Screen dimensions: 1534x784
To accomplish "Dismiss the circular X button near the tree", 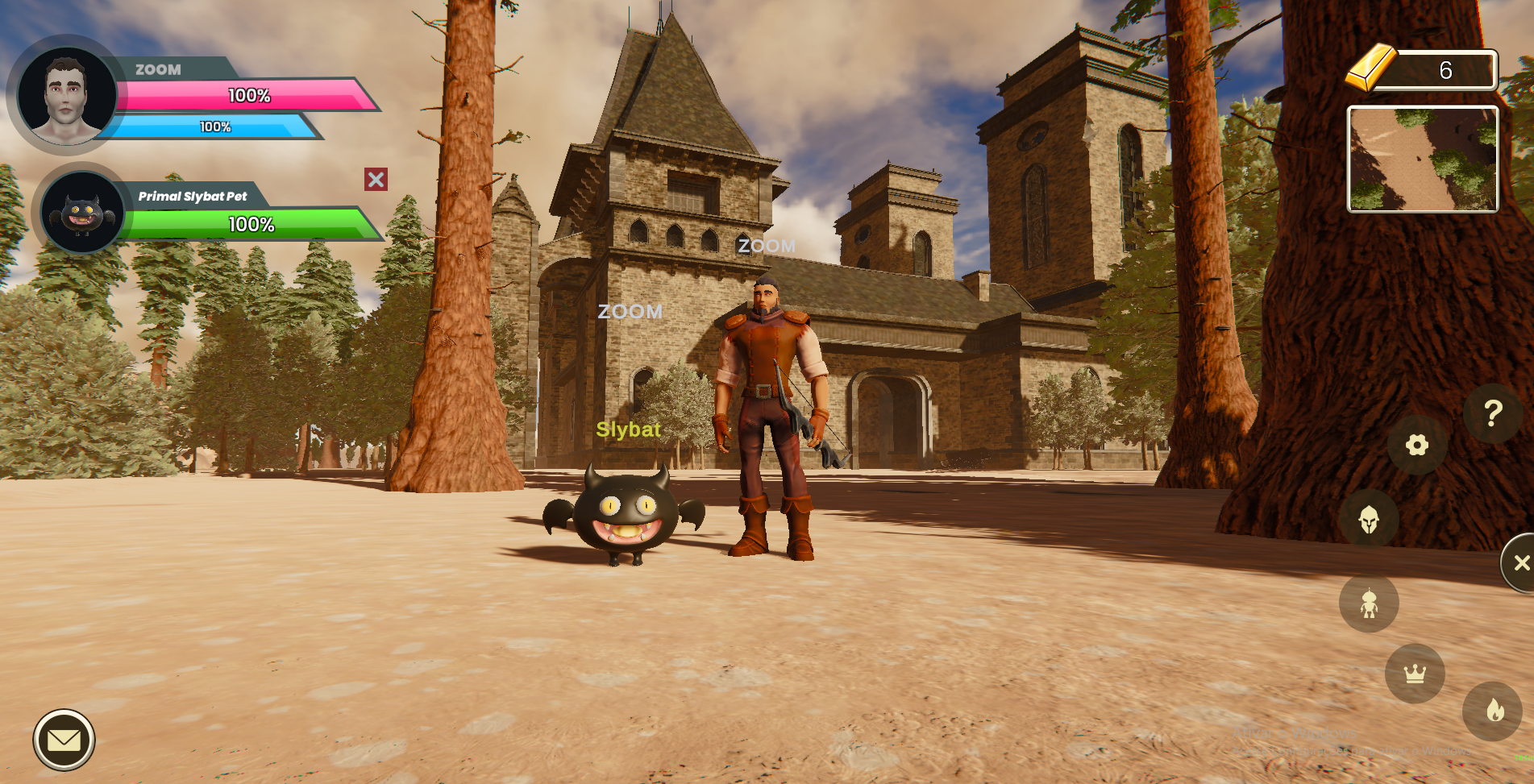I will pyautogui.click(x=1520, y=562).
